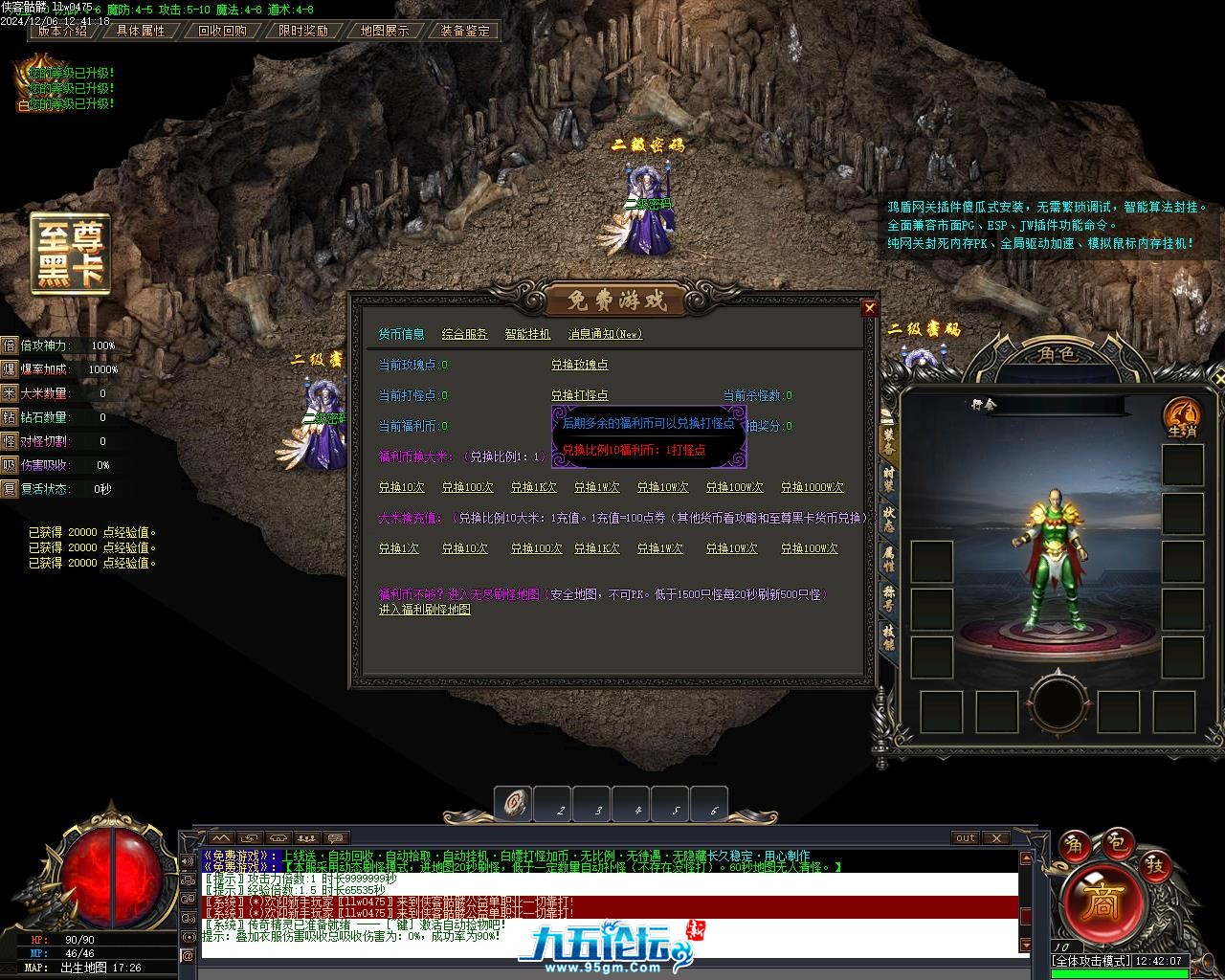The image size is (1225, 980).
Task: Open the 回收回购 menu button
Action: point(222,31)
